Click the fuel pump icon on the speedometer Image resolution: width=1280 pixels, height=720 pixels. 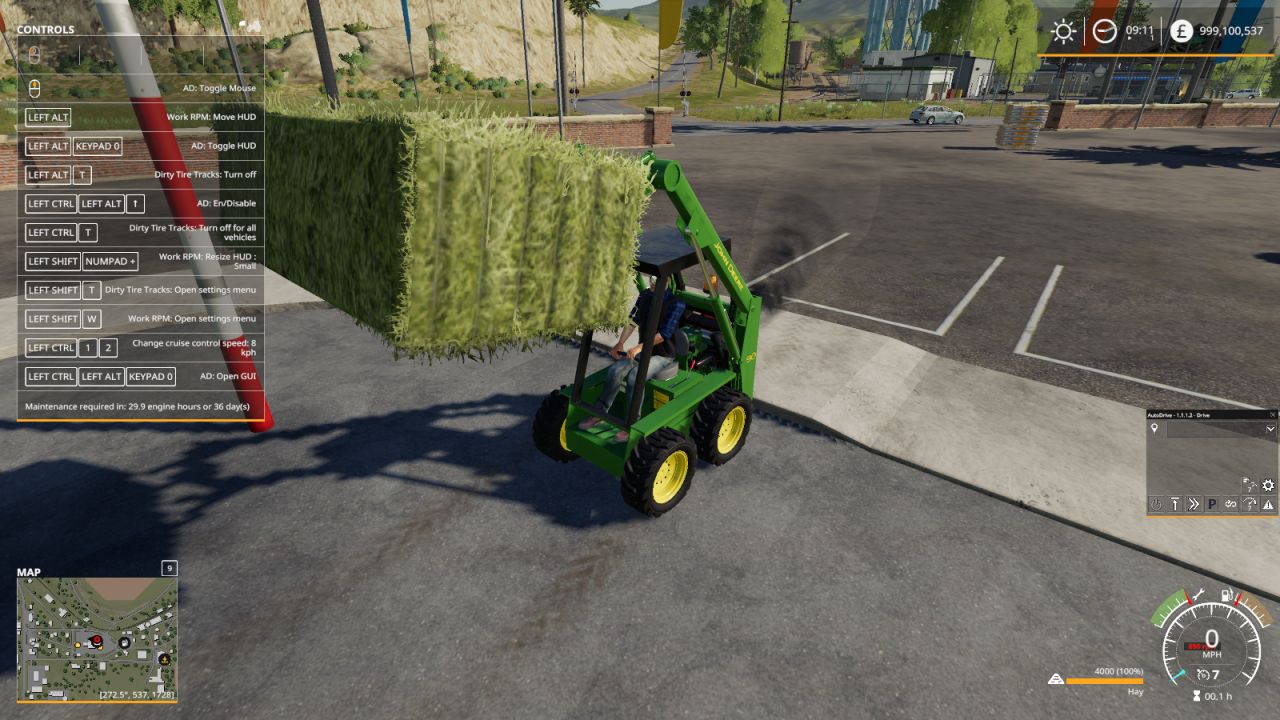1225,595
